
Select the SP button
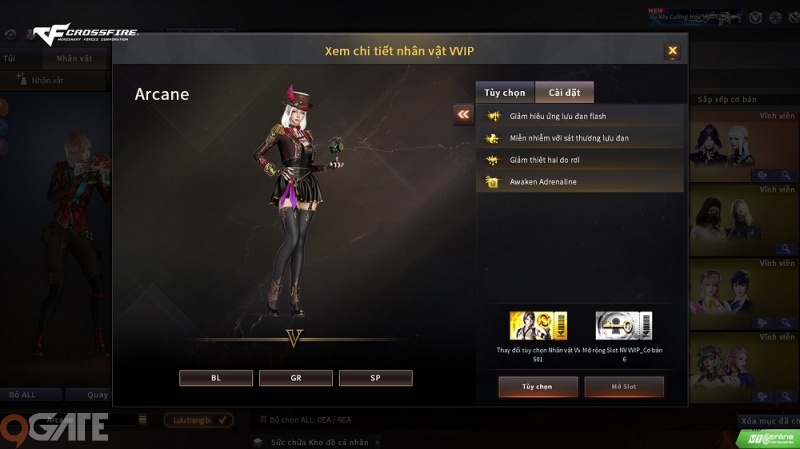(375, 378)
